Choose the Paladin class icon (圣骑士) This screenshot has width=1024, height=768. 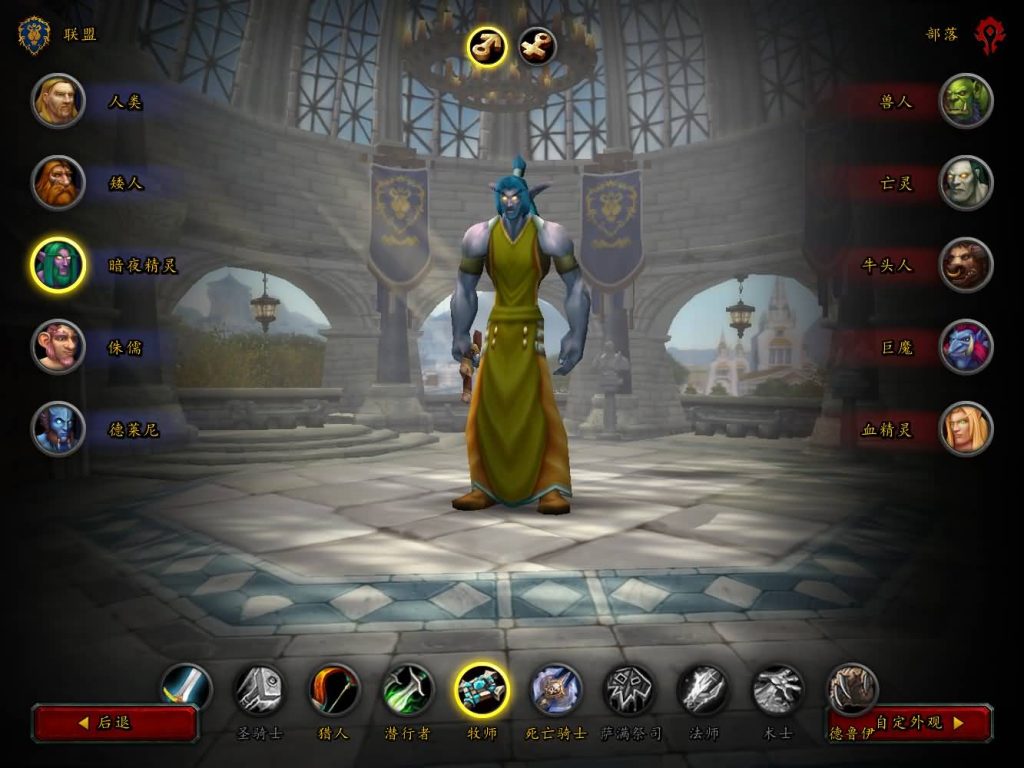259,690
